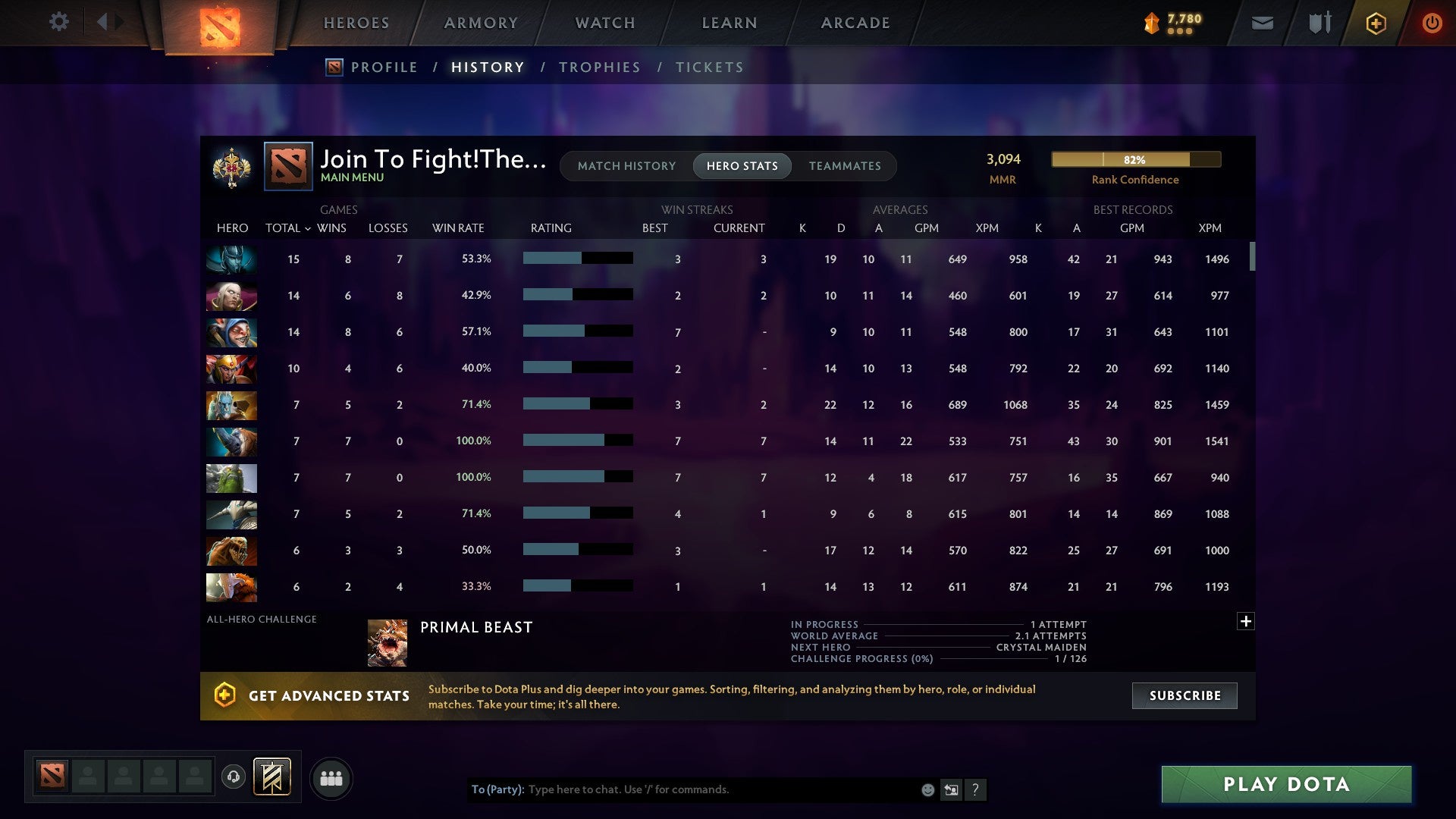Click the Primal Beast challenge portrait

(x=388, y=641)
